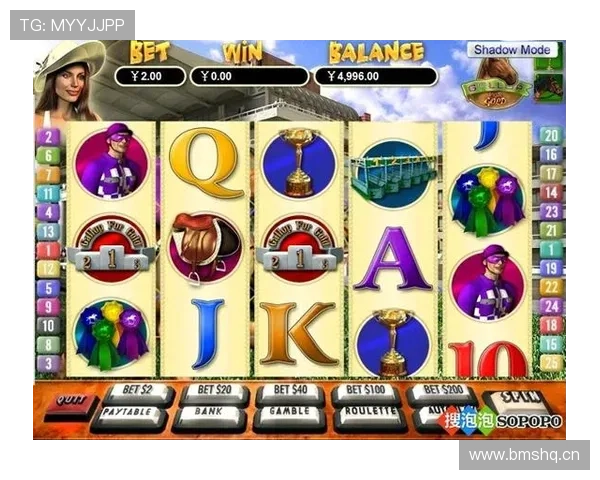Launch the Roulette bonus game

pos(367,412)
